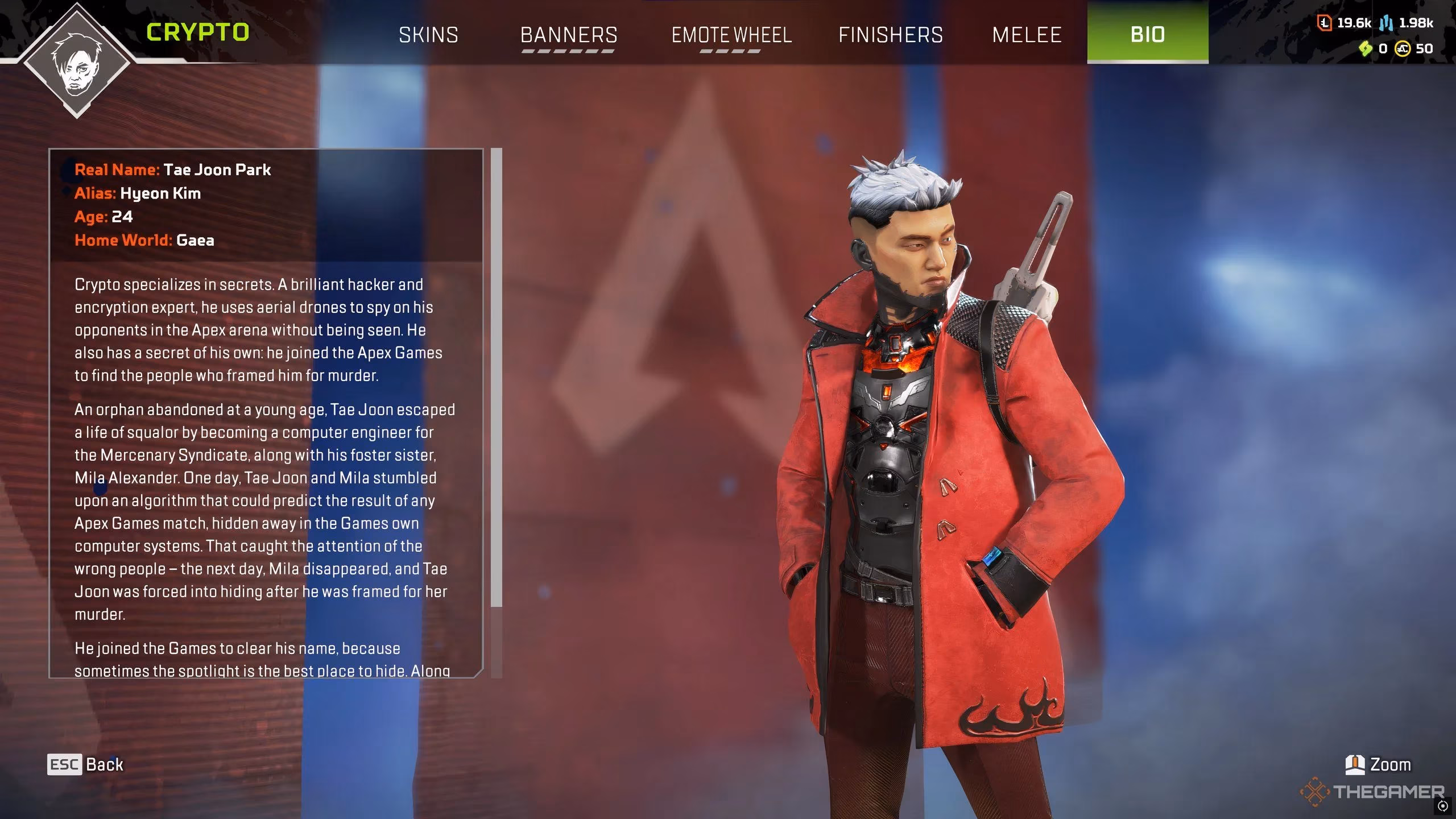This screenshot has height=819, width=1456.
Task: Click the mouse Zoom icon
Action: (x=1355, y=764)
